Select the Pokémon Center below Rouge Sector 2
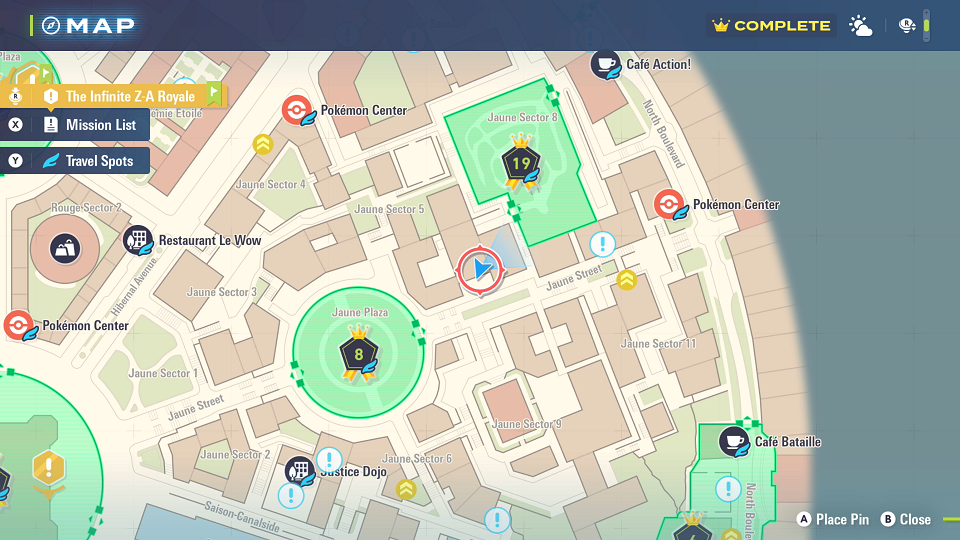The image size is (960, 540). (x=17, y=325)
